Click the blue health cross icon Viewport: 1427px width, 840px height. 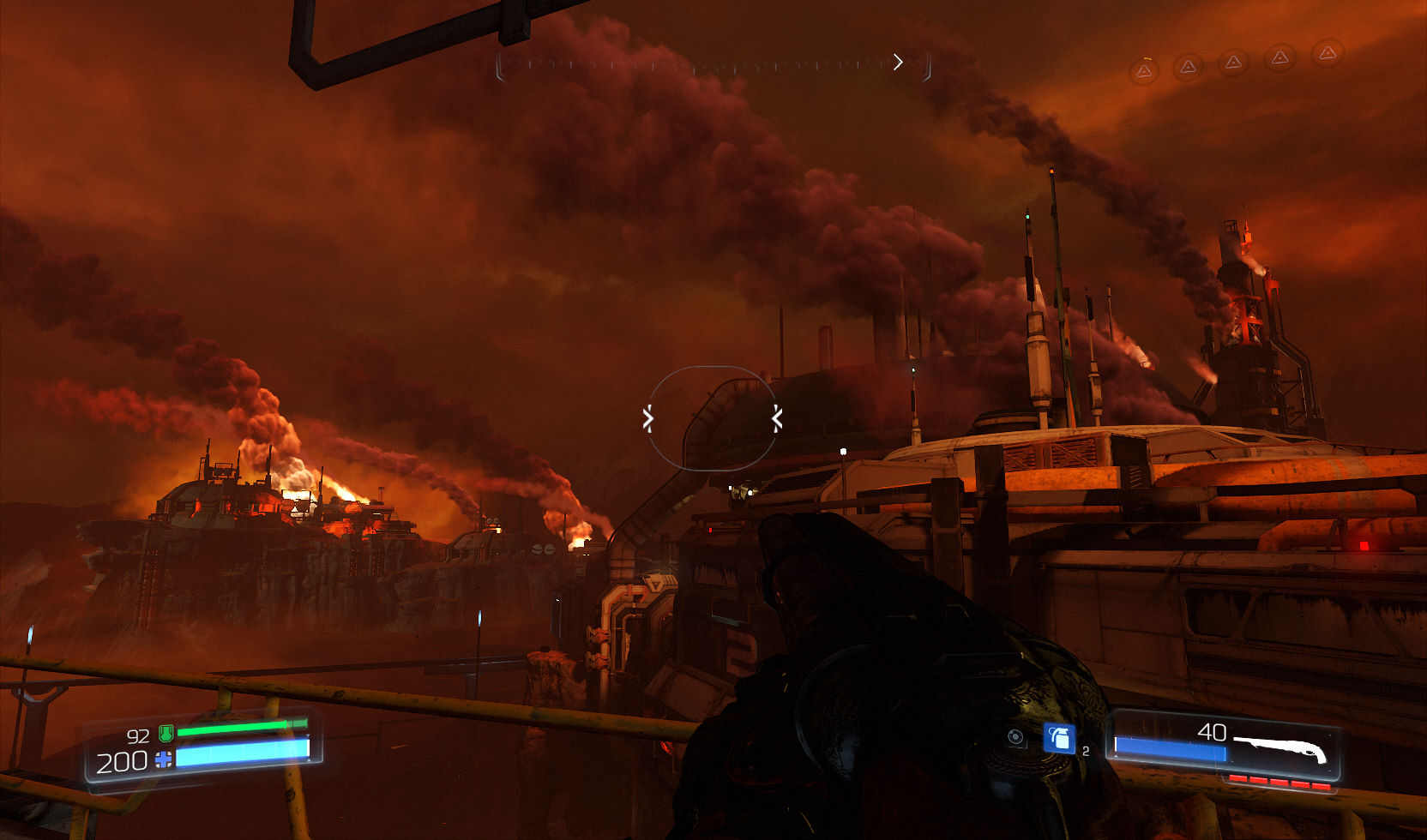[x=163, y=759]
